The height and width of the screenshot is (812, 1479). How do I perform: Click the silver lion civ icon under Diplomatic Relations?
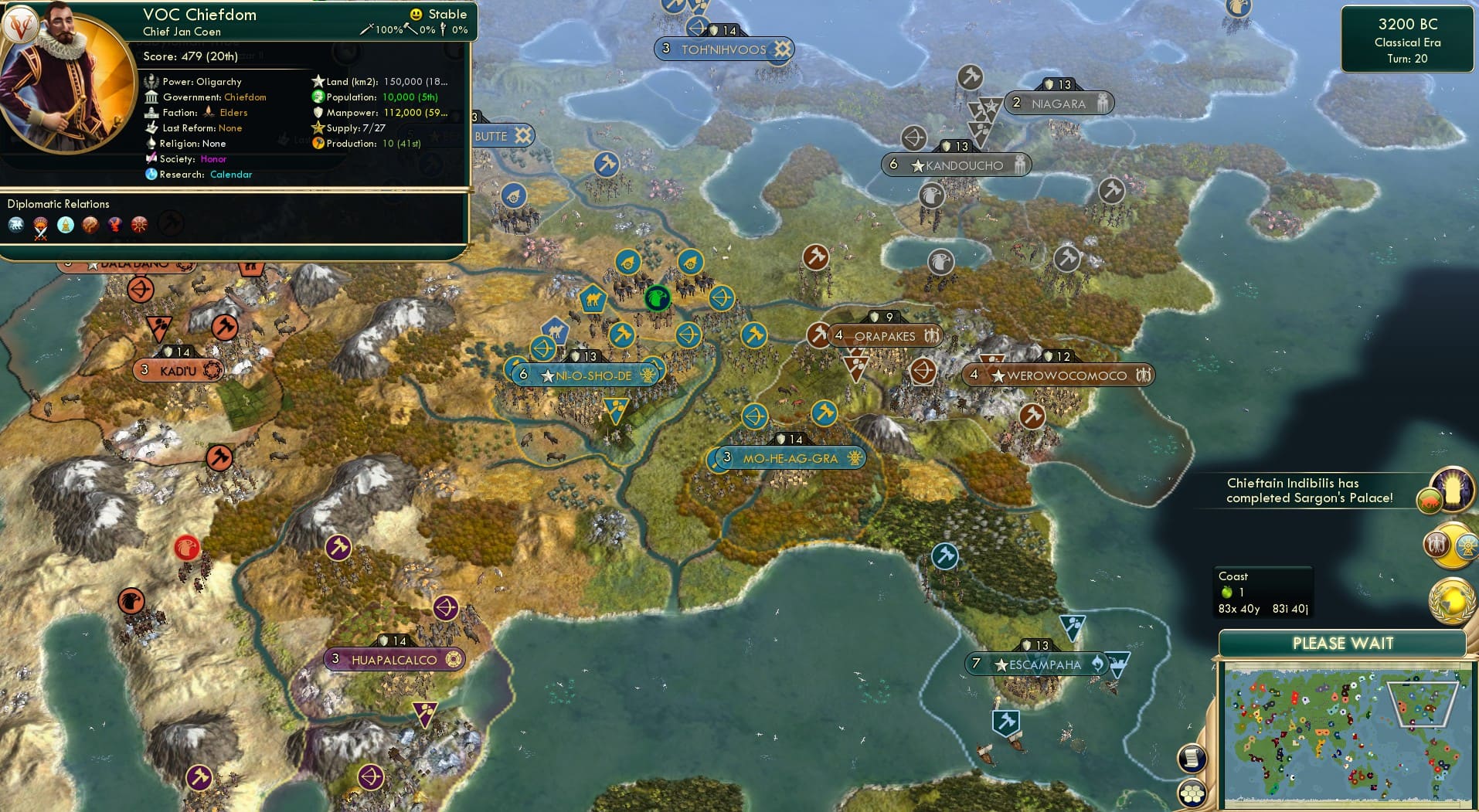pyautogui.click(x=15, y=224)
